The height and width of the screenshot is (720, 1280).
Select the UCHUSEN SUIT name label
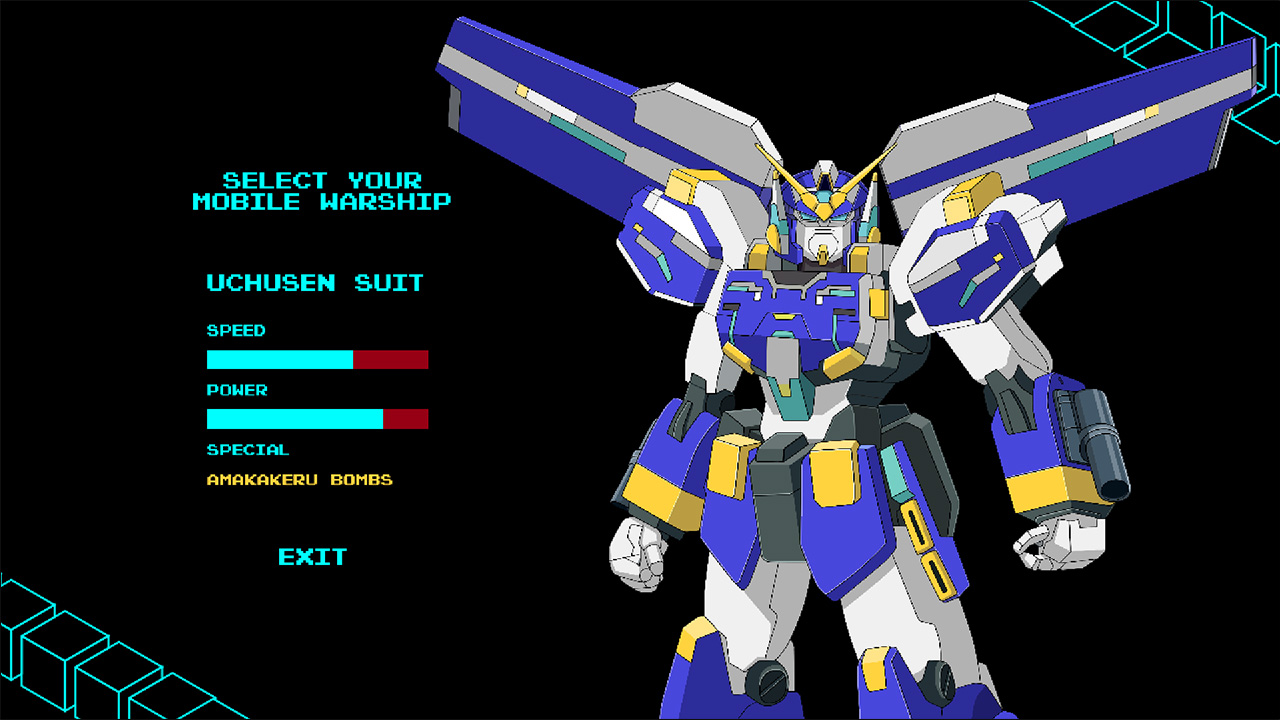pyautogui.click(x=314, y=283)
